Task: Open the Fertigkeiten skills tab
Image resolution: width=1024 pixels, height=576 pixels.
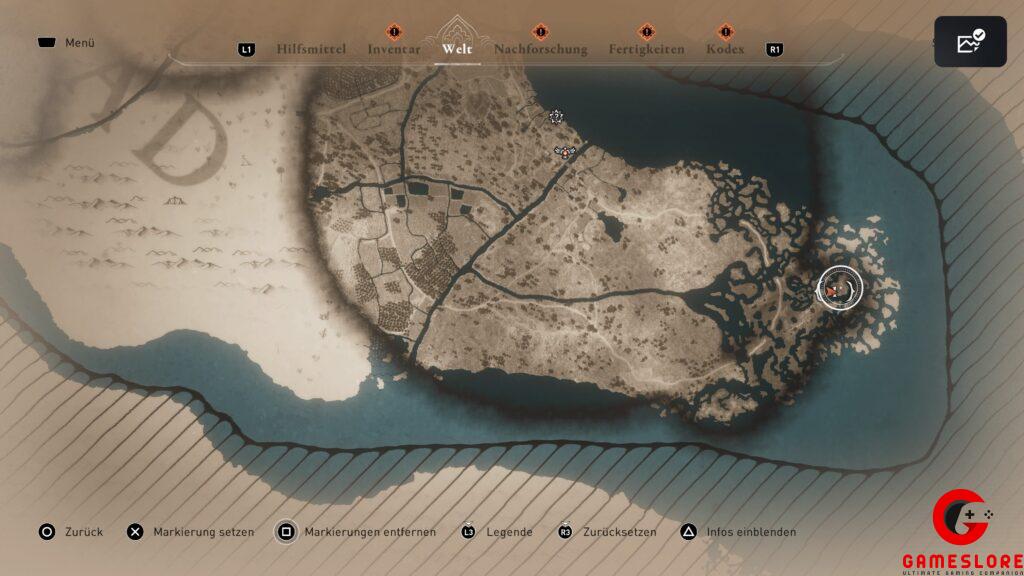Action: tap(646, 49)
